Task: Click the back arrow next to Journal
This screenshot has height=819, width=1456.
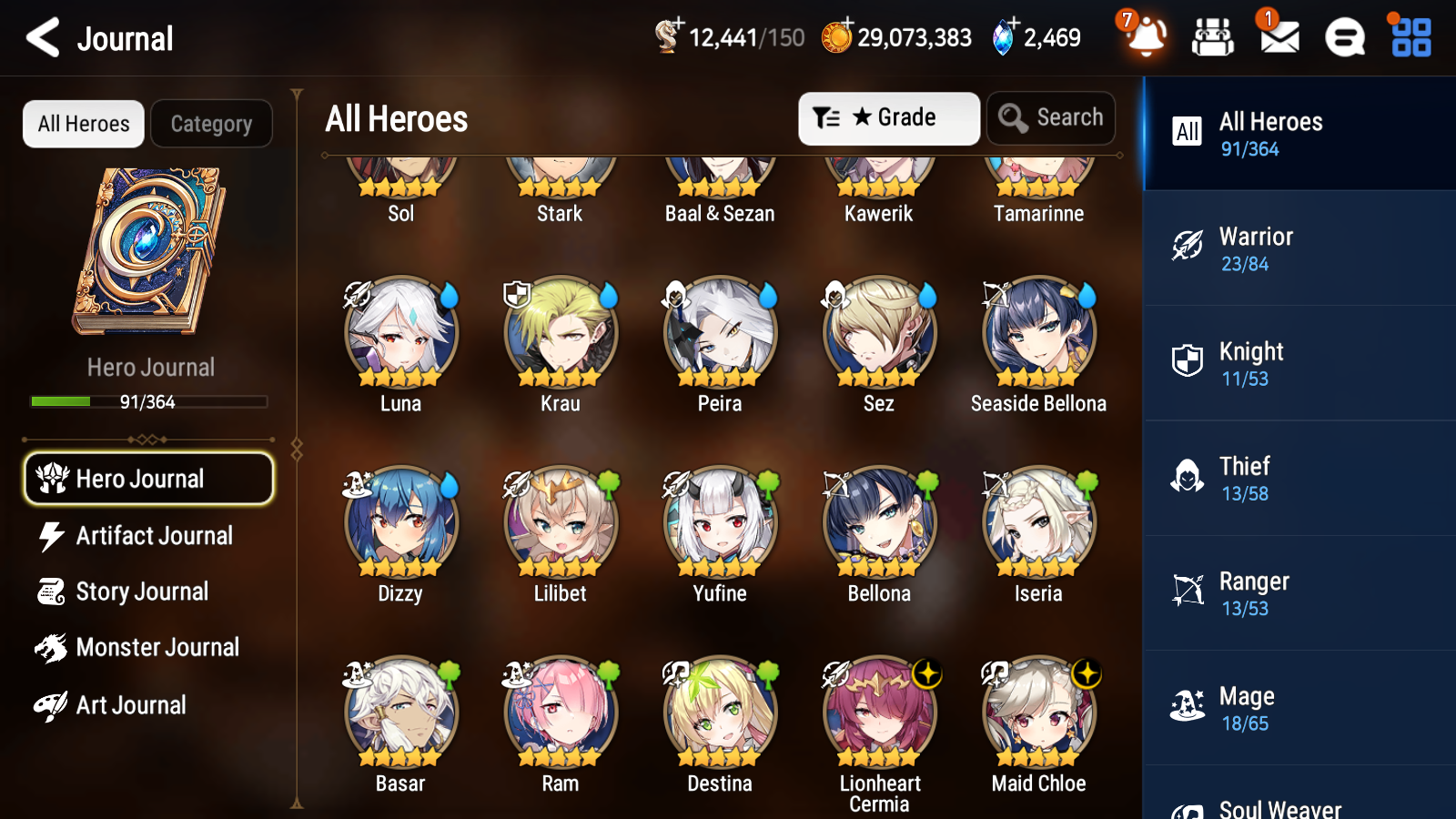Action: pyautogui.click(x=40, y=38)
